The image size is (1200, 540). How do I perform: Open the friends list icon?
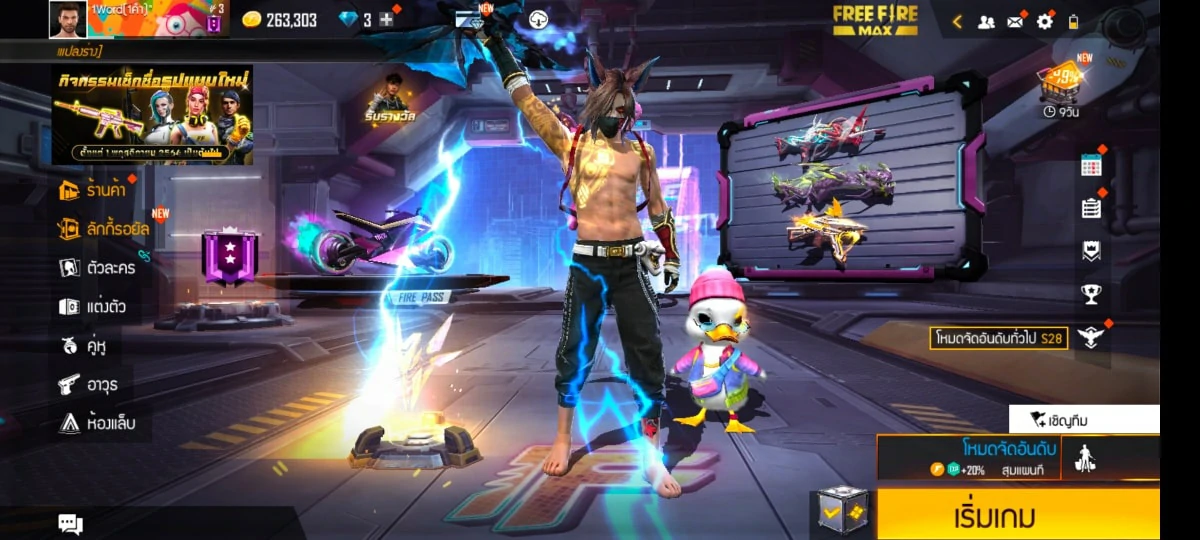[x=986, y=21]
